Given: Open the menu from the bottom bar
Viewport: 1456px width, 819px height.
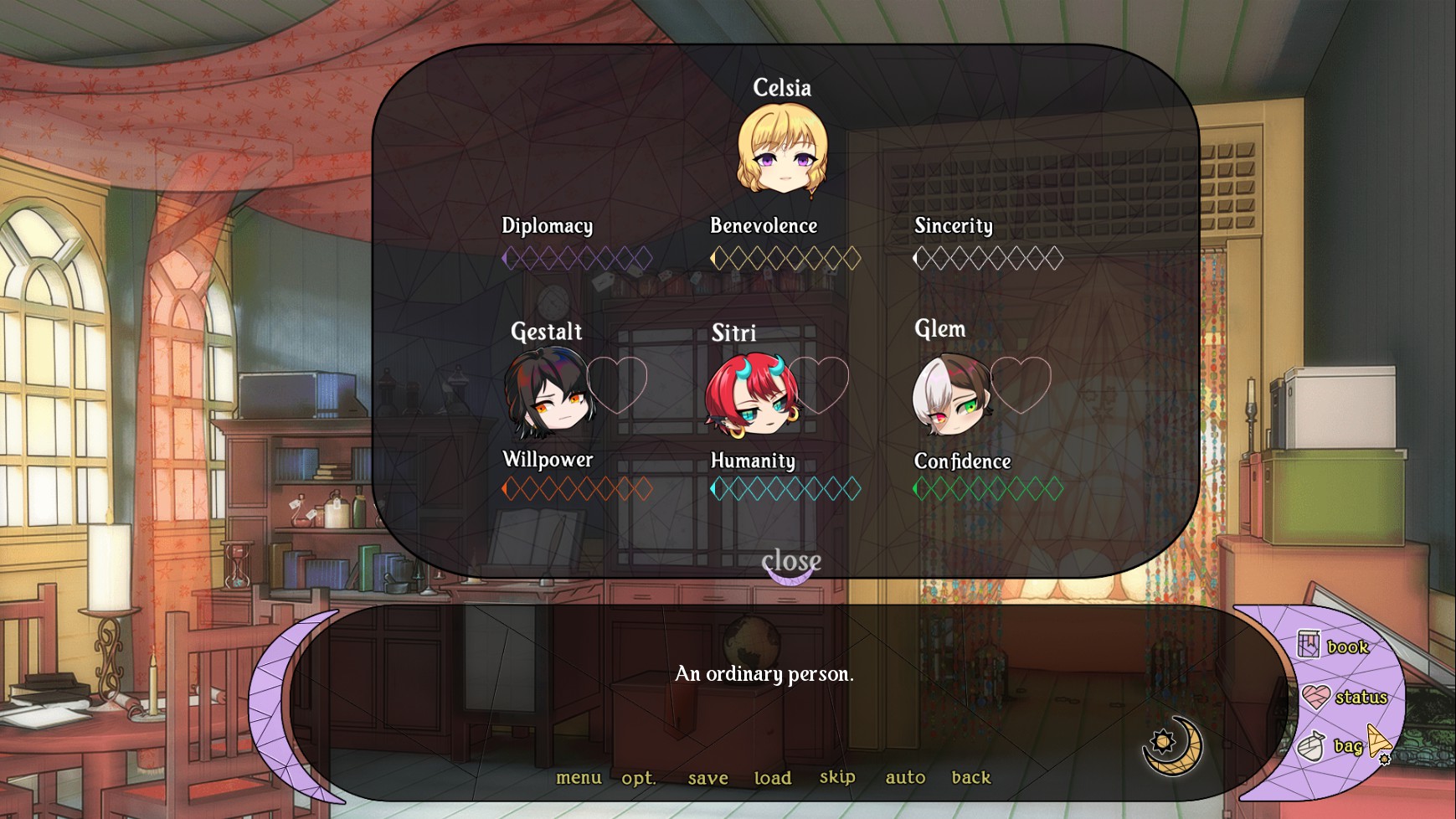Looking at the screenshot, I should 579,778.
